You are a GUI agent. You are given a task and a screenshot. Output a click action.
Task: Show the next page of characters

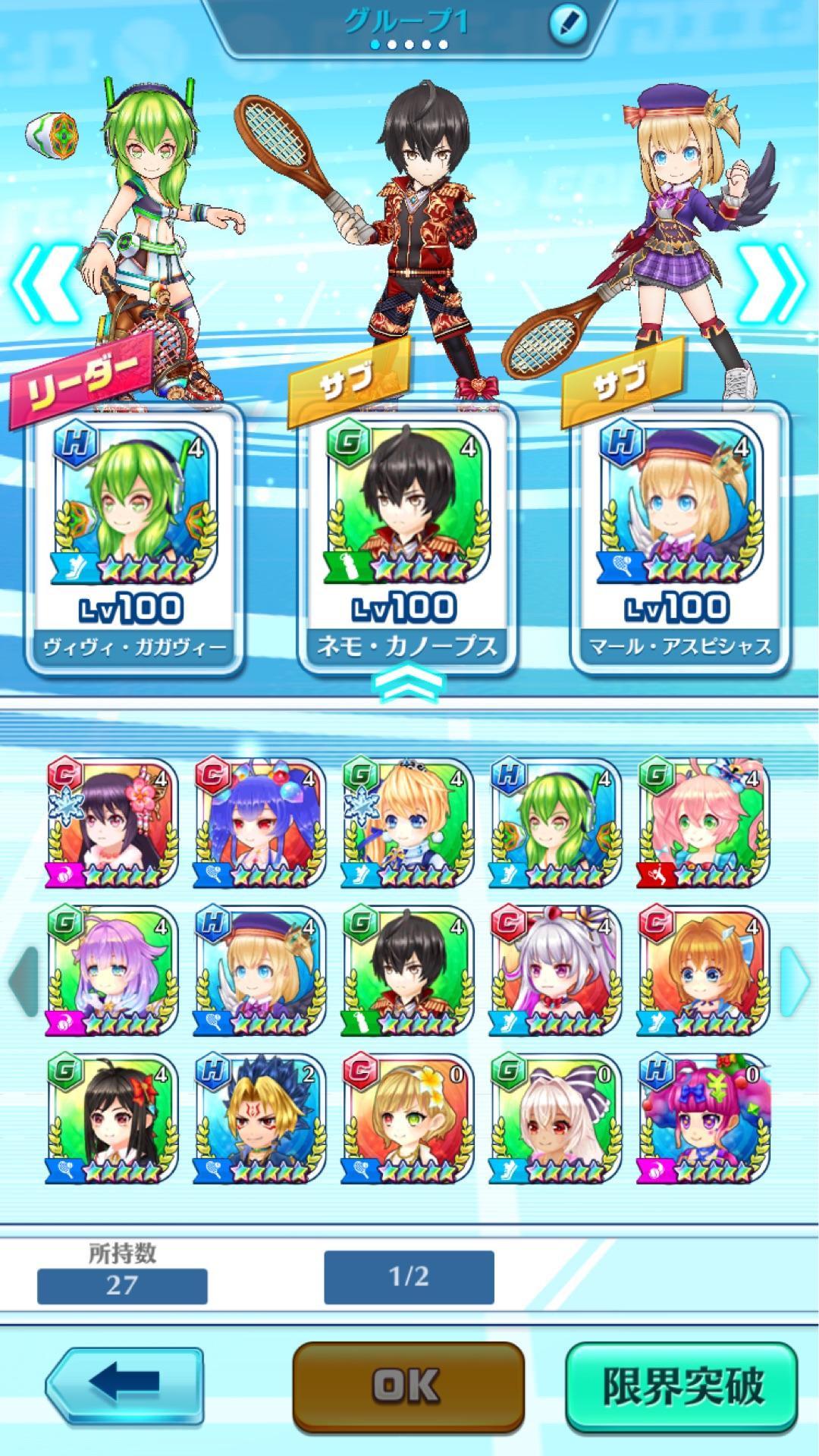point(795,981)
